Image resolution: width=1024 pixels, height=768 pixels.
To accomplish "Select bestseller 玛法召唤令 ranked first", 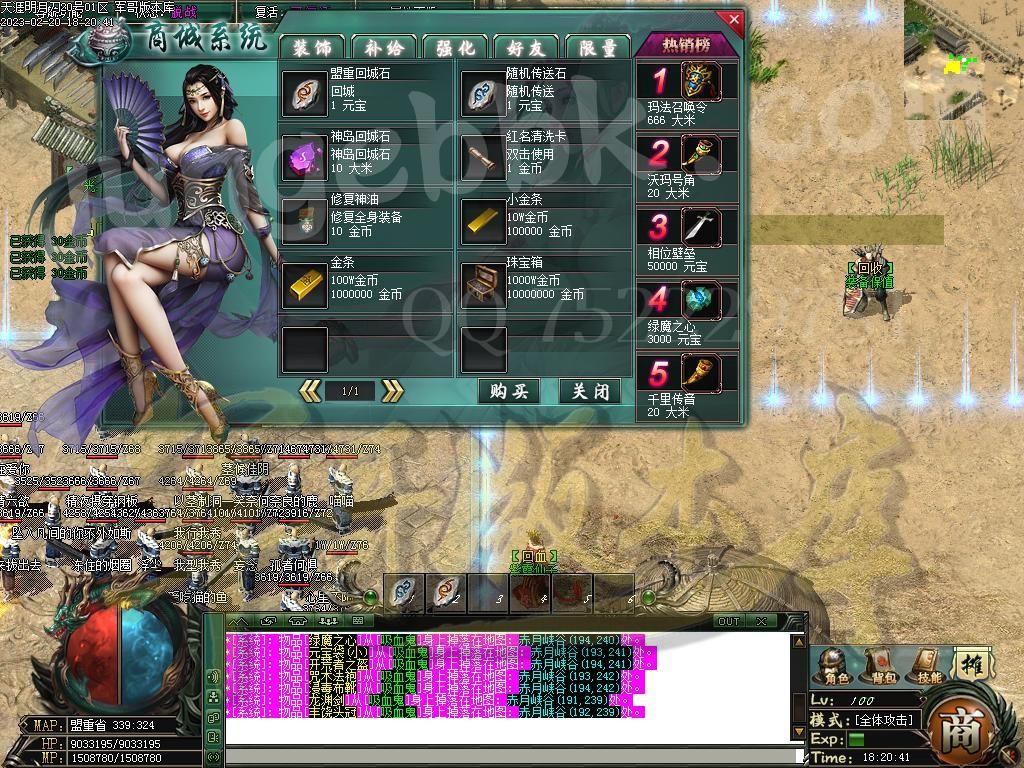I will click(x=701, y=82).
